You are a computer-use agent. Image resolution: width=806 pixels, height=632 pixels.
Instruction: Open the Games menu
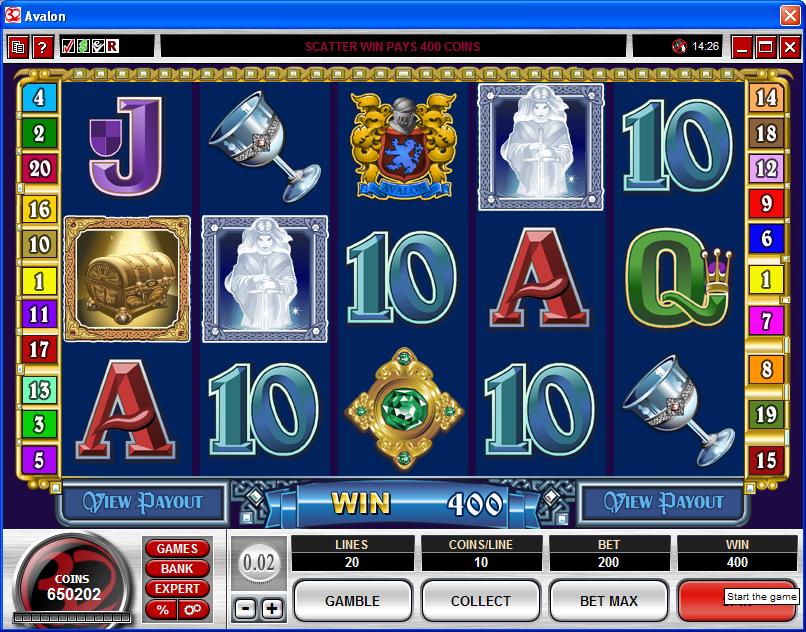177,549
